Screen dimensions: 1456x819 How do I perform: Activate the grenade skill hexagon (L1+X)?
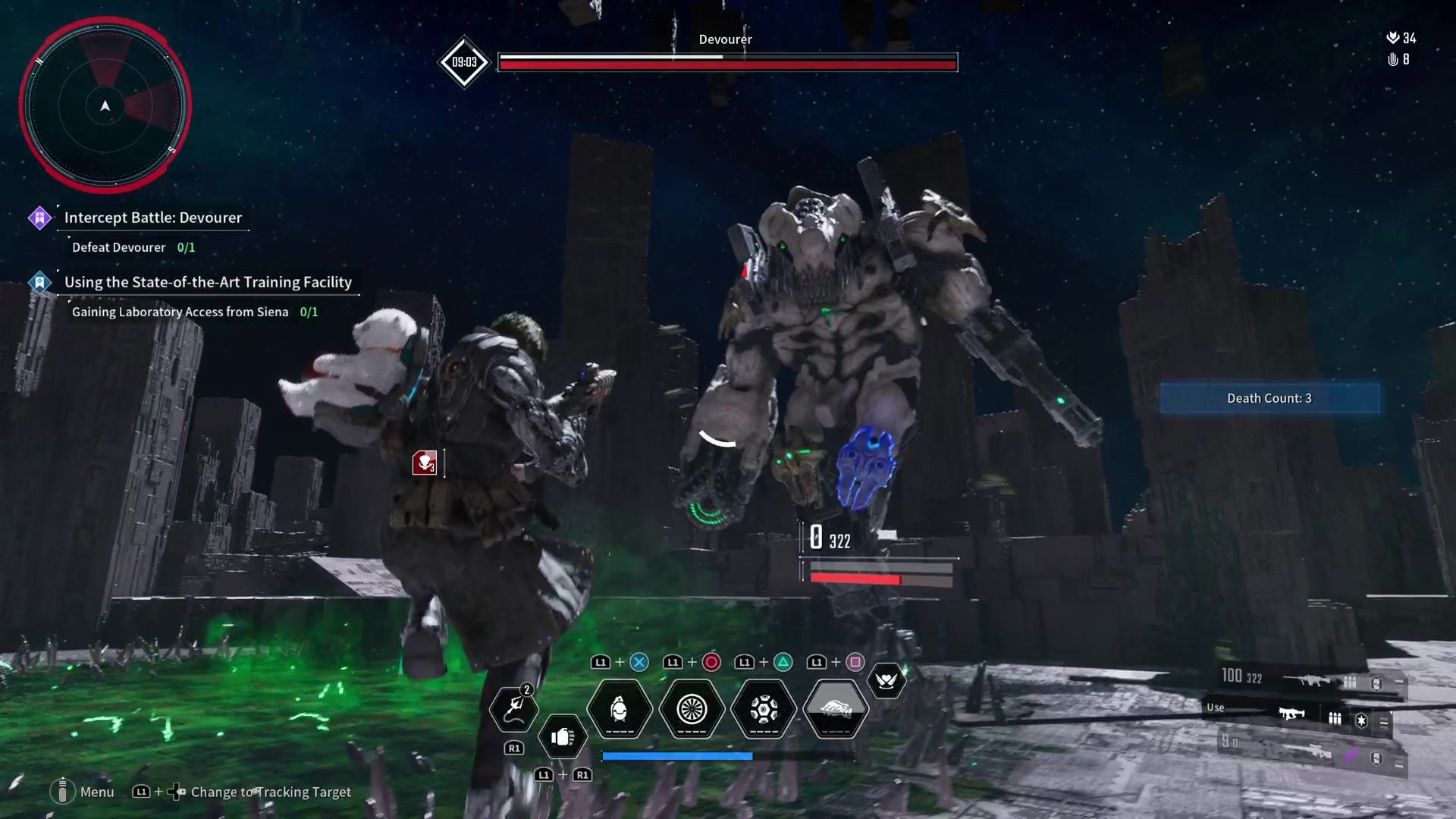pos(619,710)
